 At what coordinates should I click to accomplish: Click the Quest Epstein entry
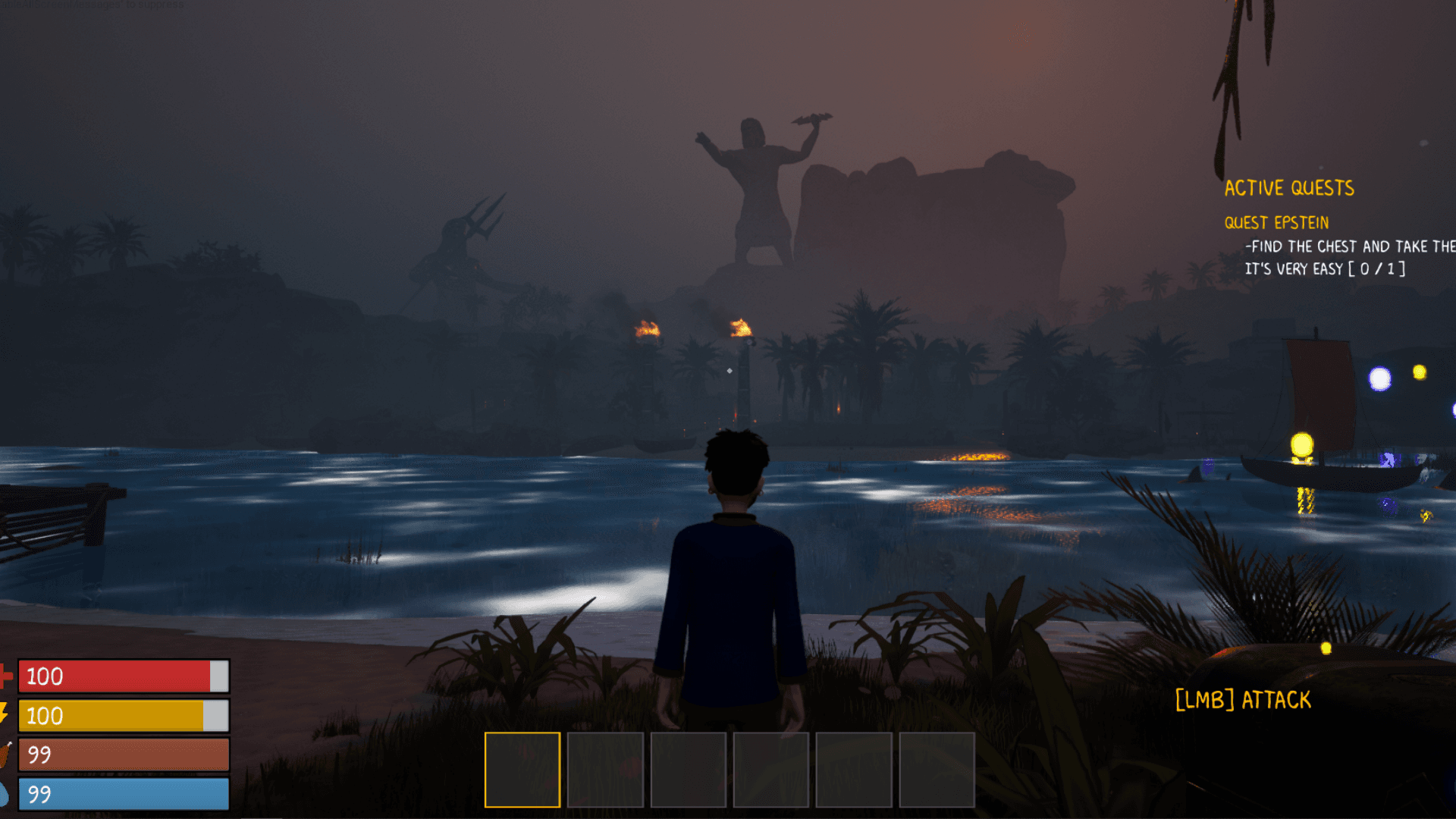(1276, 223)
